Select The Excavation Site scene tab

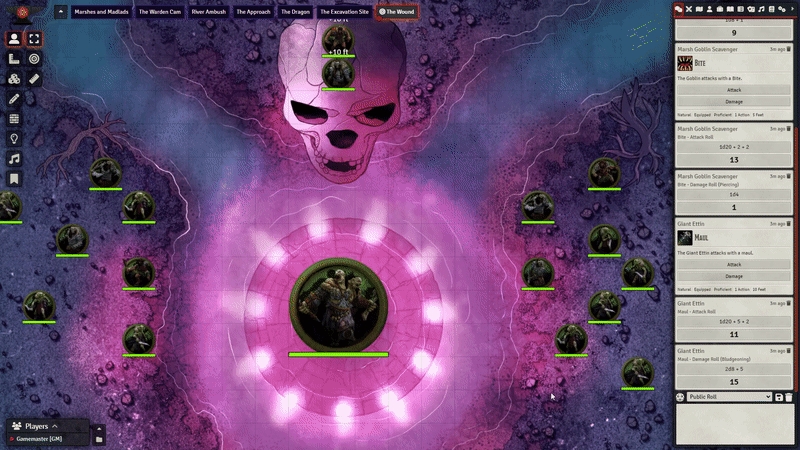point(345,12)
